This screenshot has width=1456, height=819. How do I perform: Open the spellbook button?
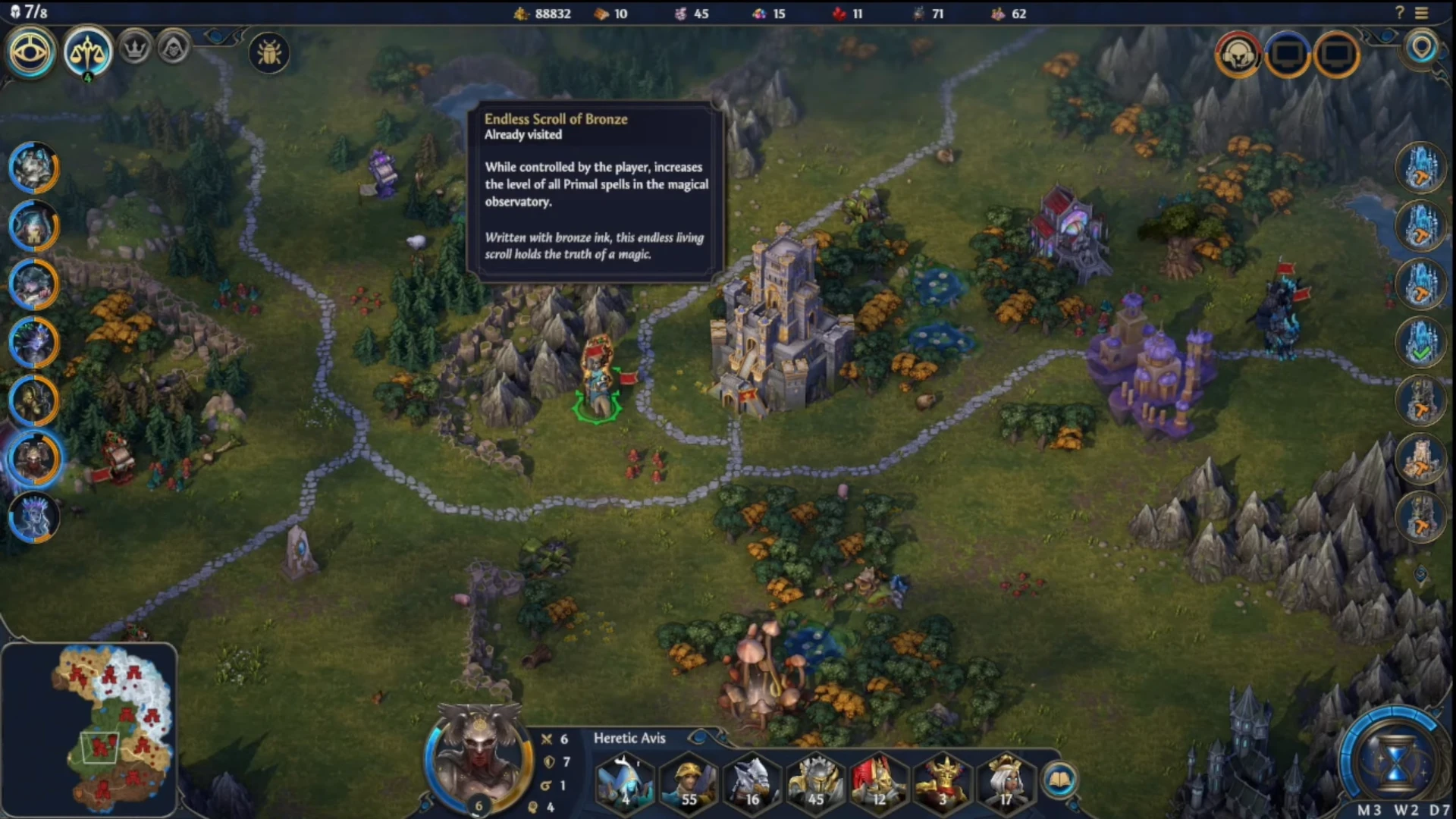1059,779
